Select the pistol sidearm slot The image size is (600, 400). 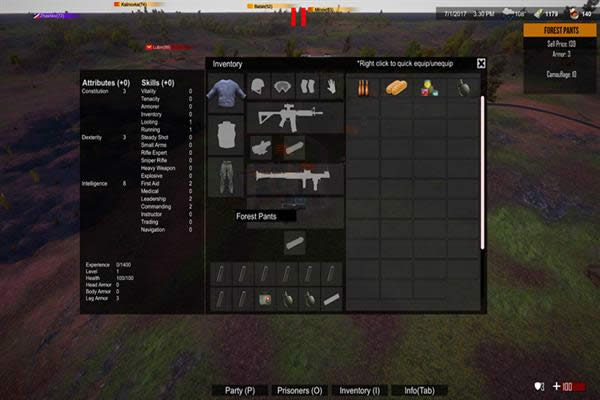tap(261, 147)
